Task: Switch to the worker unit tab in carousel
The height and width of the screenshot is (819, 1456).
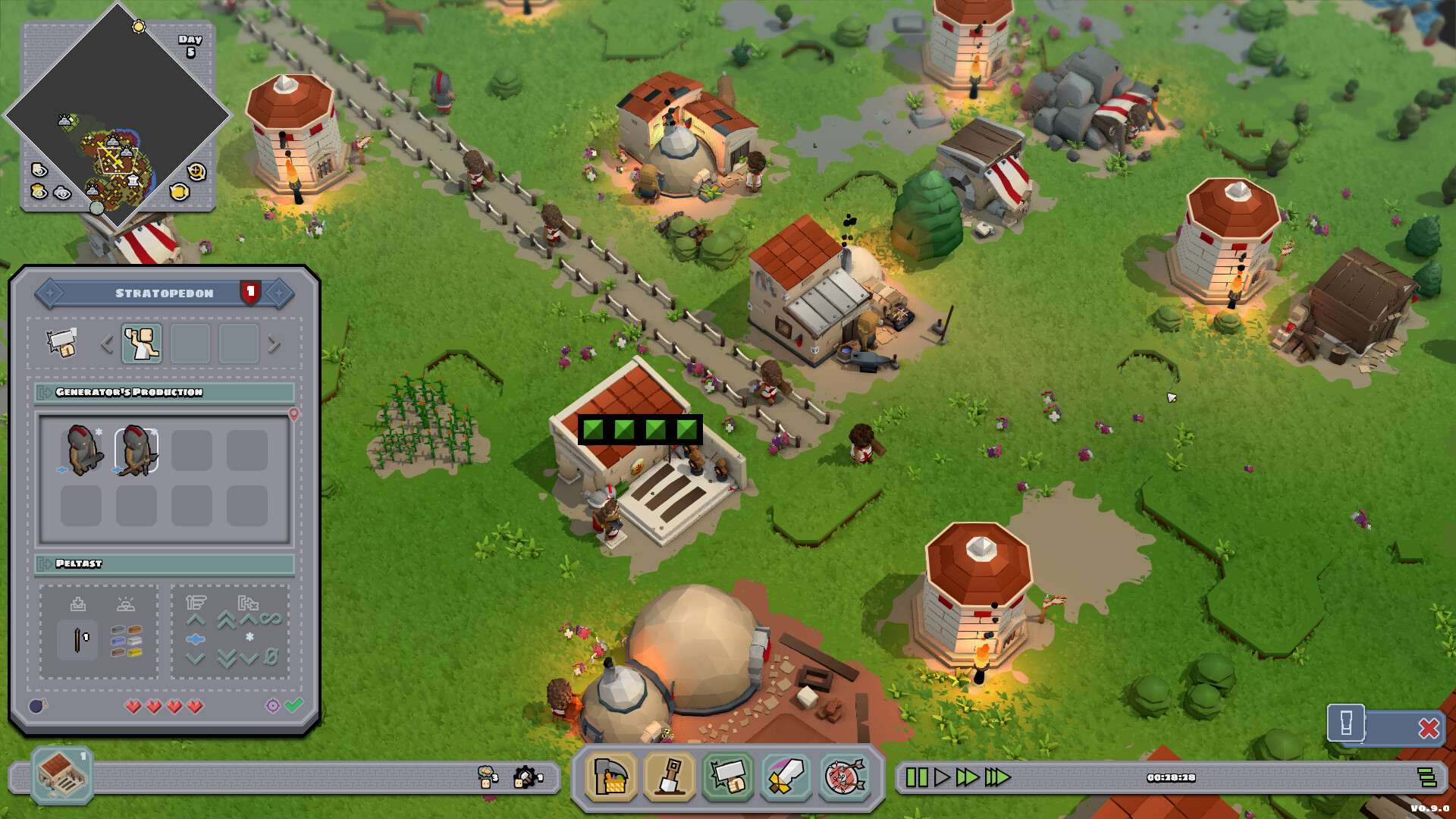Action: point(142,343)
